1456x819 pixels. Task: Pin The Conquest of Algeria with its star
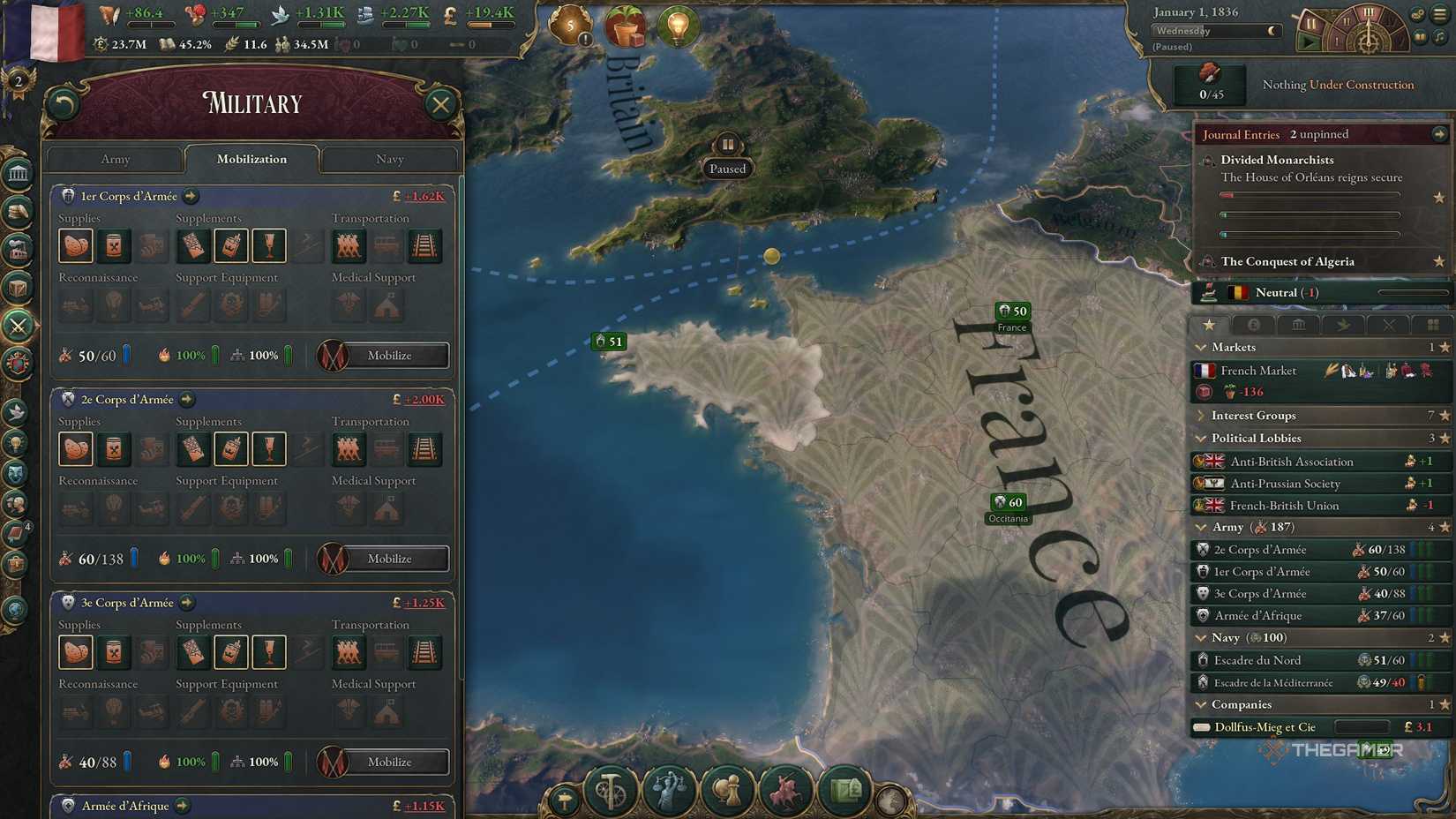pos(1439,262)
